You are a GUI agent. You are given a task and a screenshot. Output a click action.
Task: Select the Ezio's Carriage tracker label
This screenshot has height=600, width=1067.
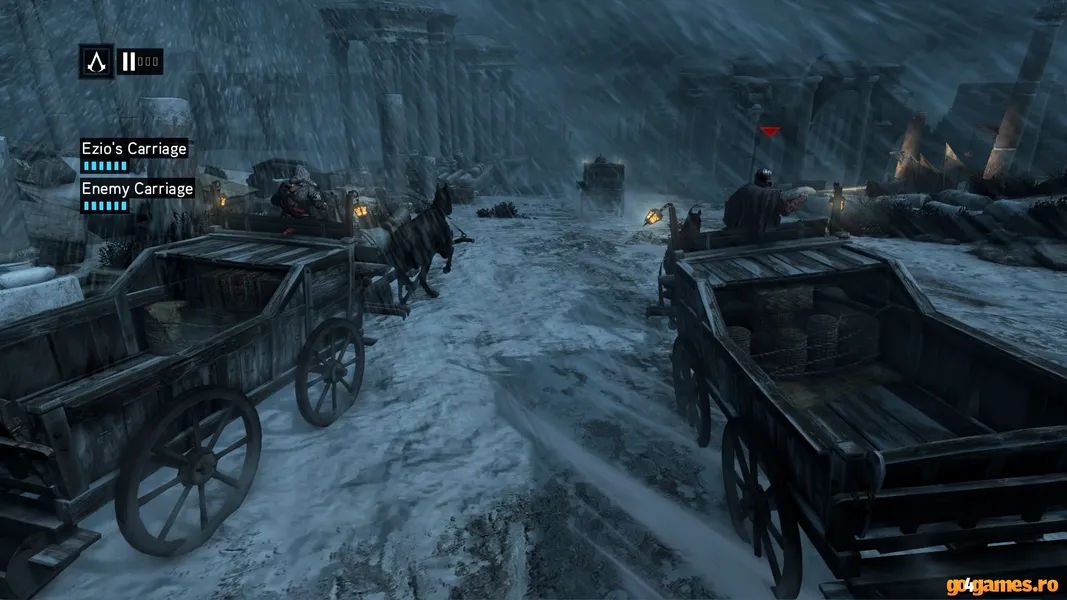pyautogui.click(x=134, y=149)
